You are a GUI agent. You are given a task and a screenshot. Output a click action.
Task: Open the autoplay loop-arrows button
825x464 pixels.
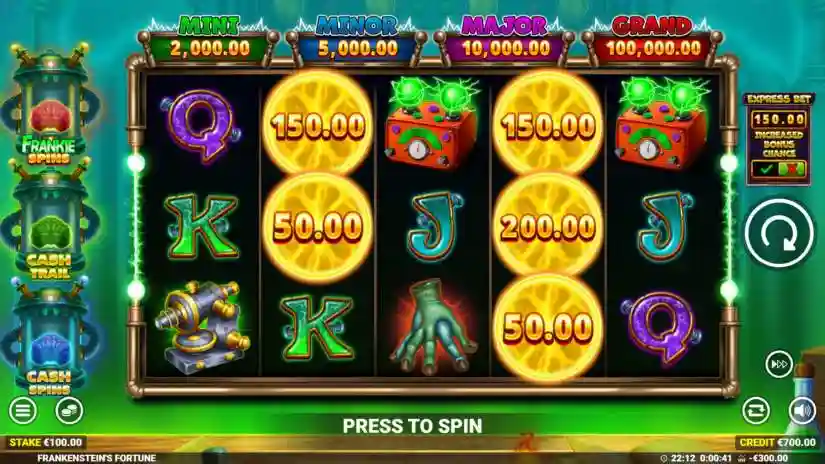point(755,410)
